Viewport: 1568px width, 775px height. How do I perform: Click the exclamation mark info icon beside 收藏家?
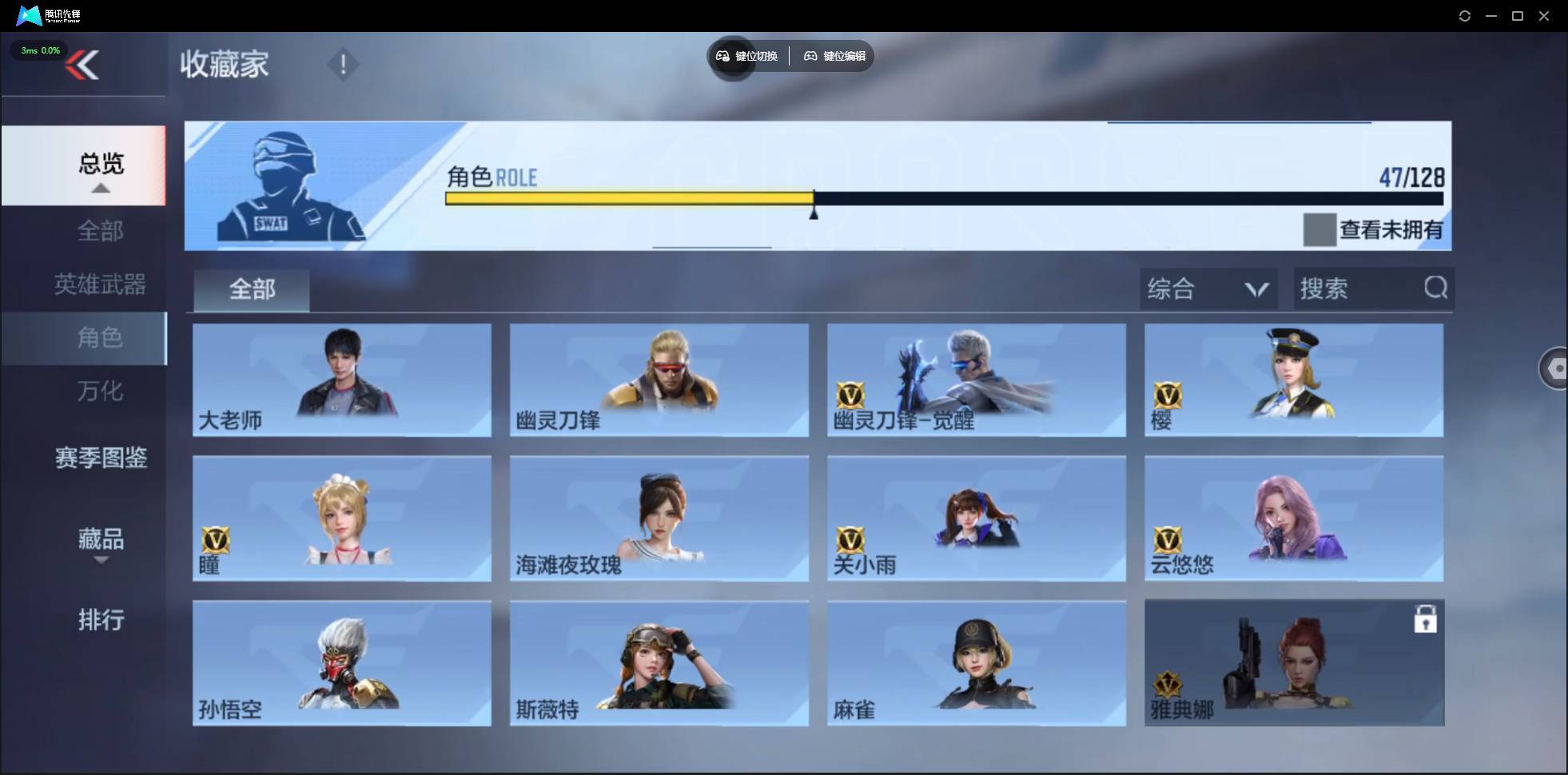(x=344, y=64)
